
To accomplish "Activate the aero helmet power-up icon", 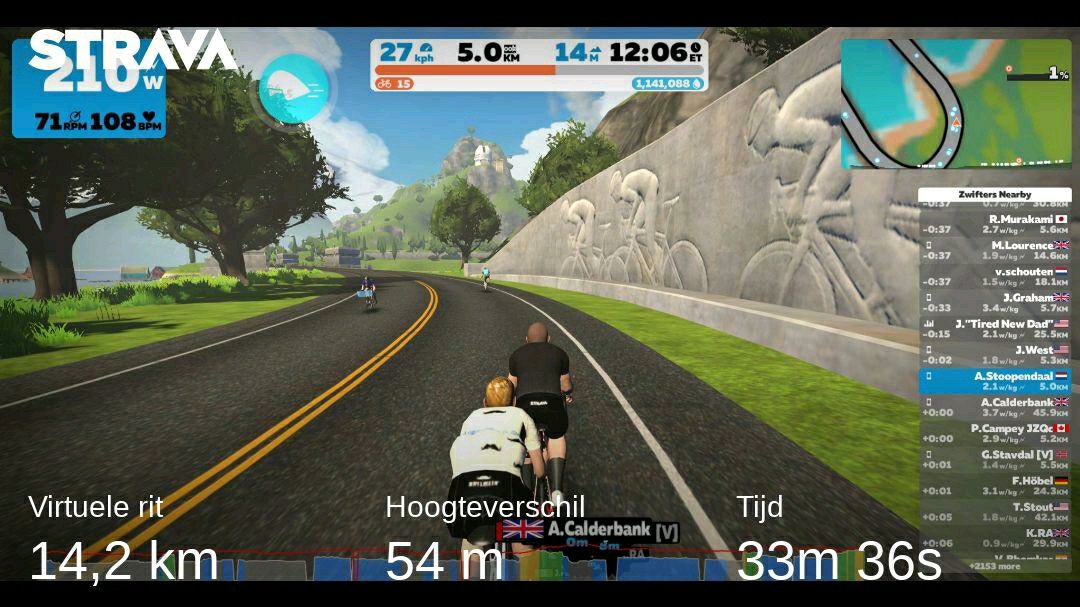I will (293, 89).
